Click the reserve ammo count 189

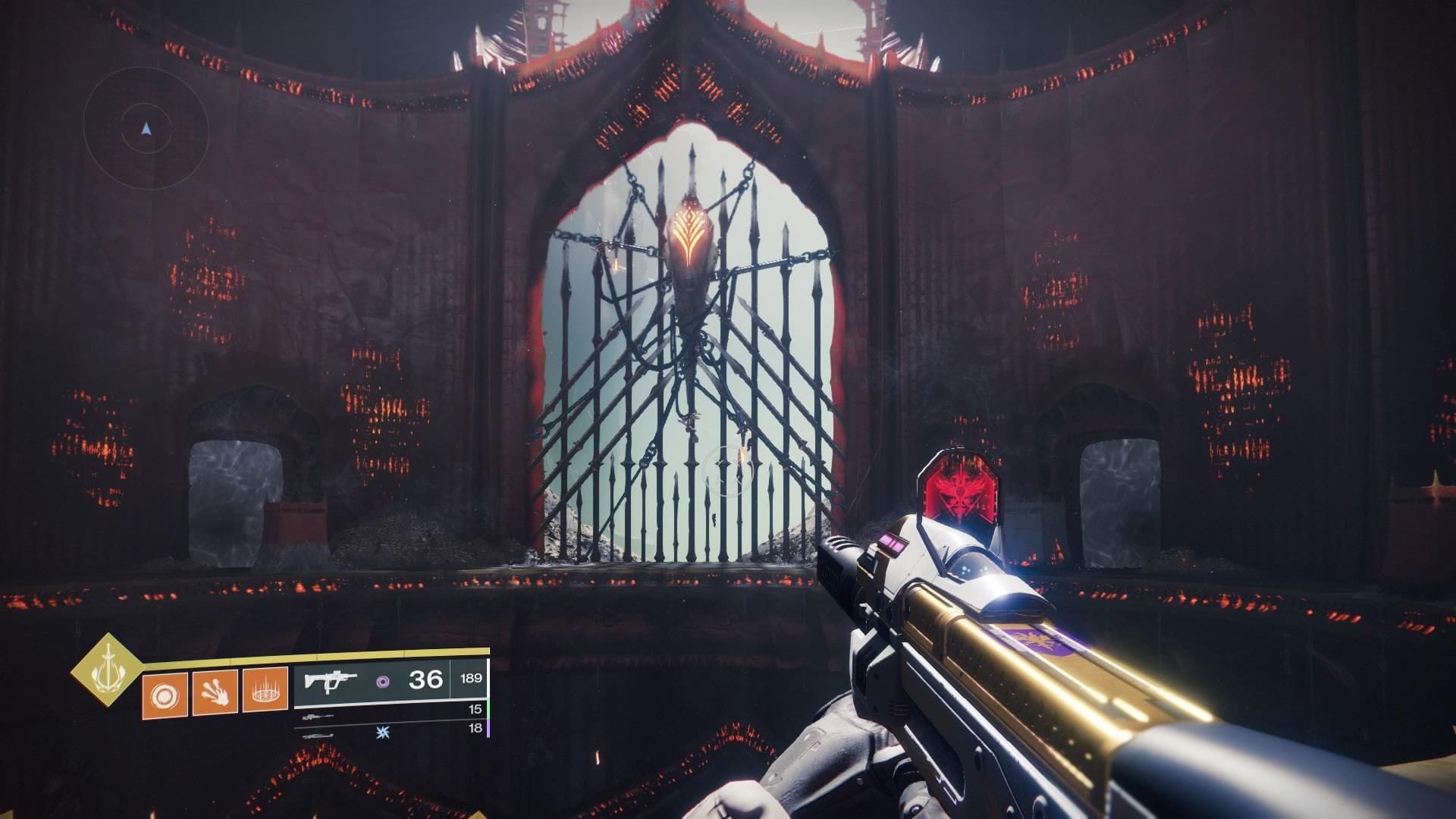pyautogui.click(x=471, y=678)
